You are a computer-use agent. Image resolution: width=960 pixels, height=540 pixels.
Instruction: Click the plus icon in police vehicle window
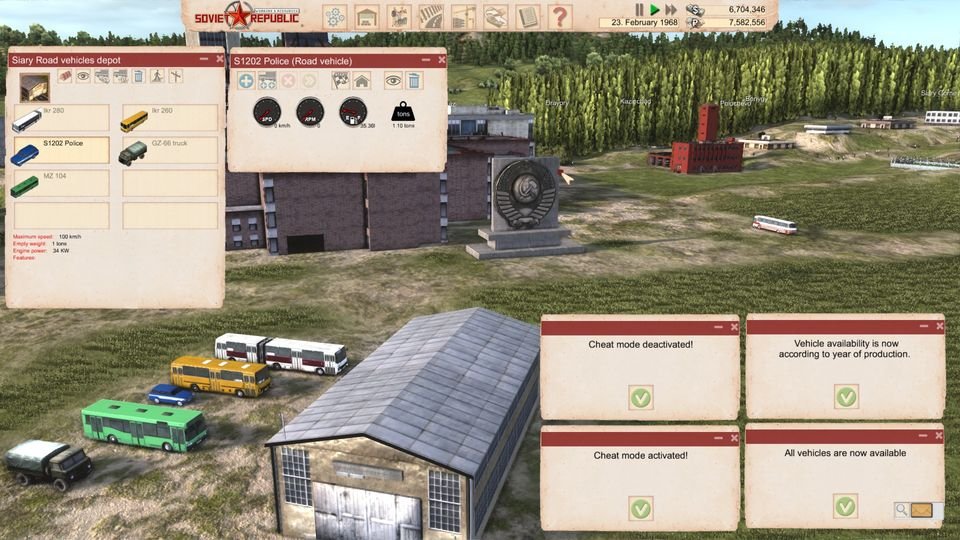[x=246, y=80]
